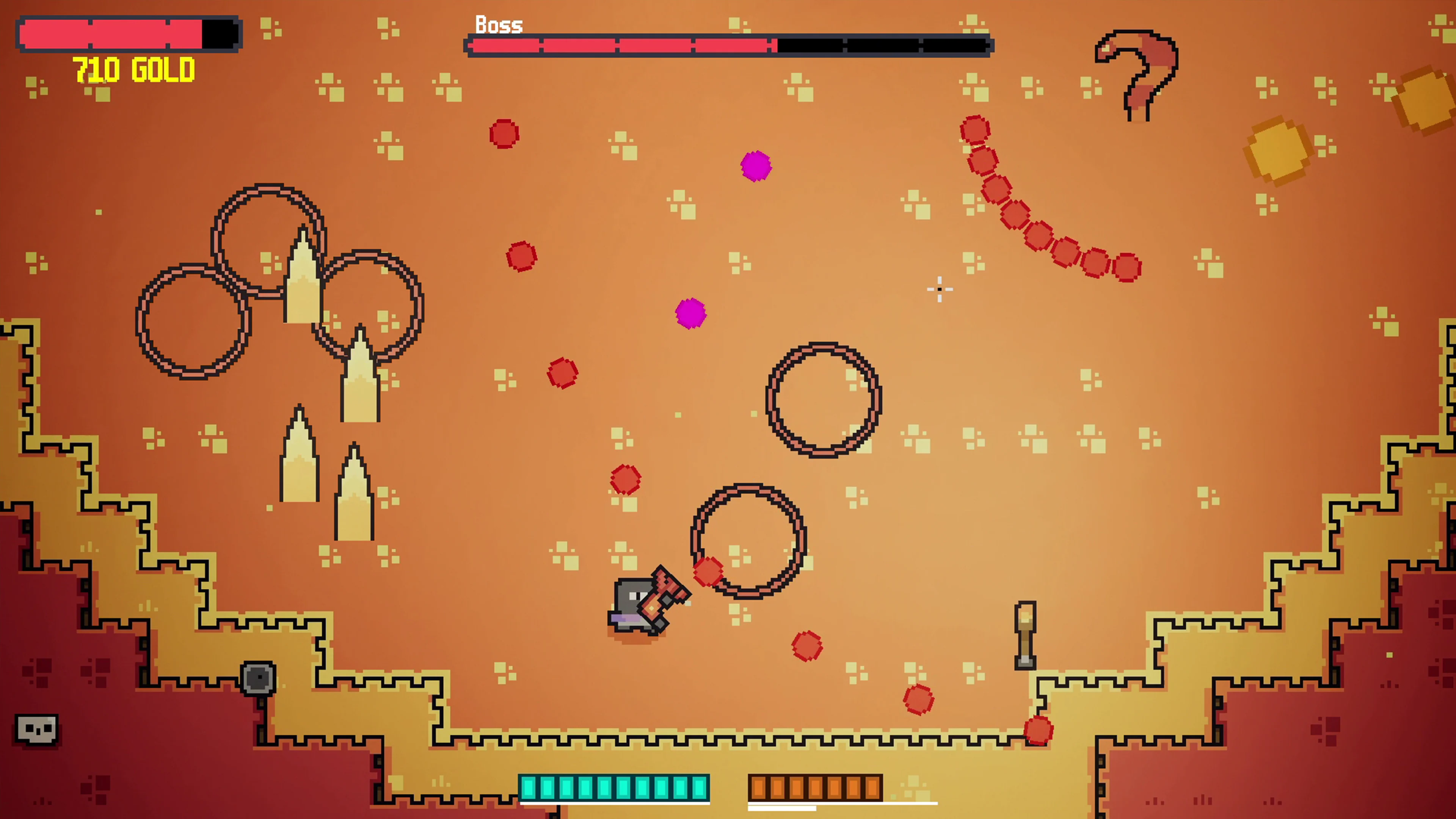Click the magenta orb near screen center
The height and width of the screenshot is (819, 1456).
[x=691, y=314]
